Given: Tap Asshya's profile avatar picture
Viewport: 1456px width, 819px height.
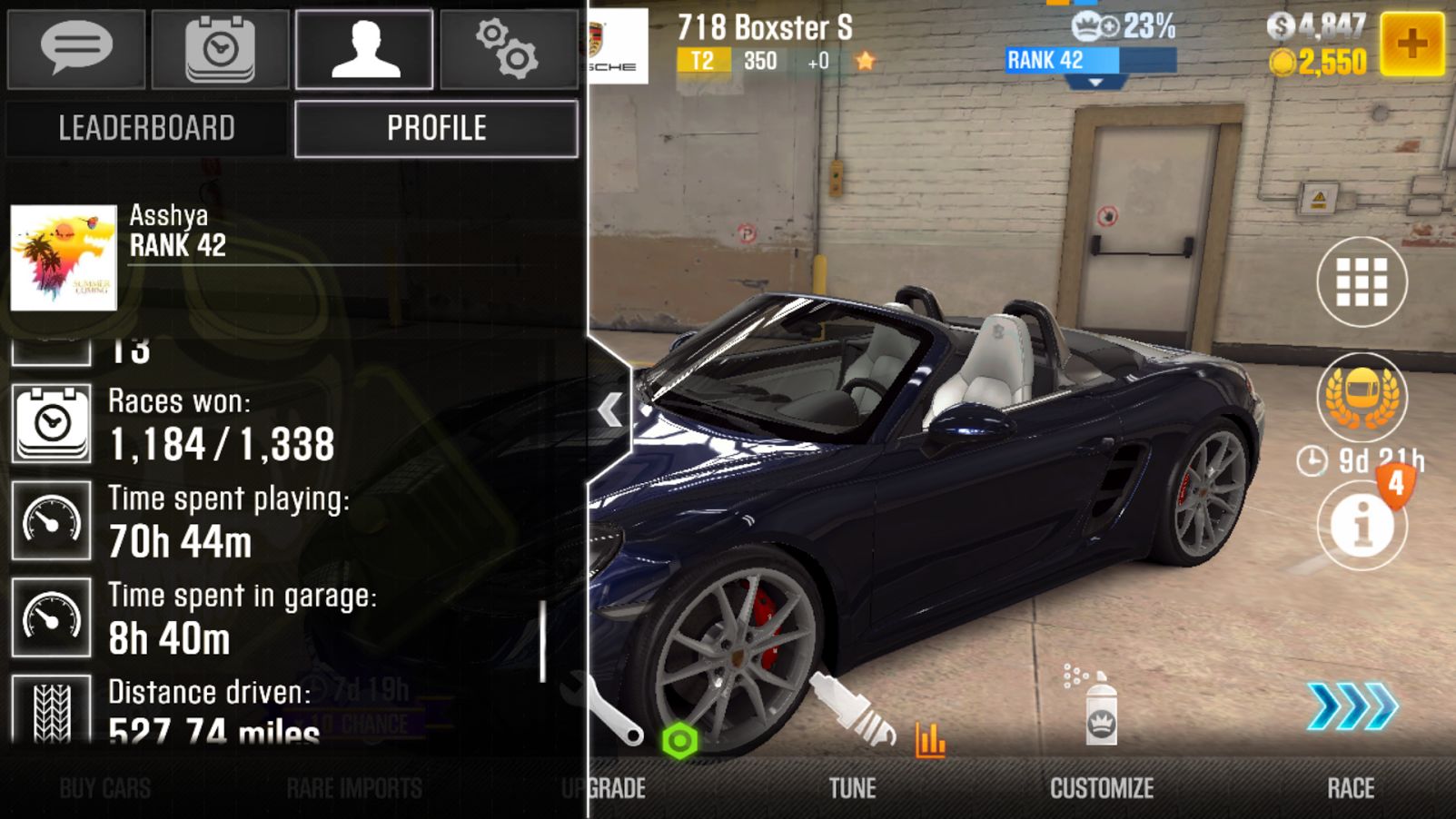Looking at the screenshot, I should click(64, 258).
